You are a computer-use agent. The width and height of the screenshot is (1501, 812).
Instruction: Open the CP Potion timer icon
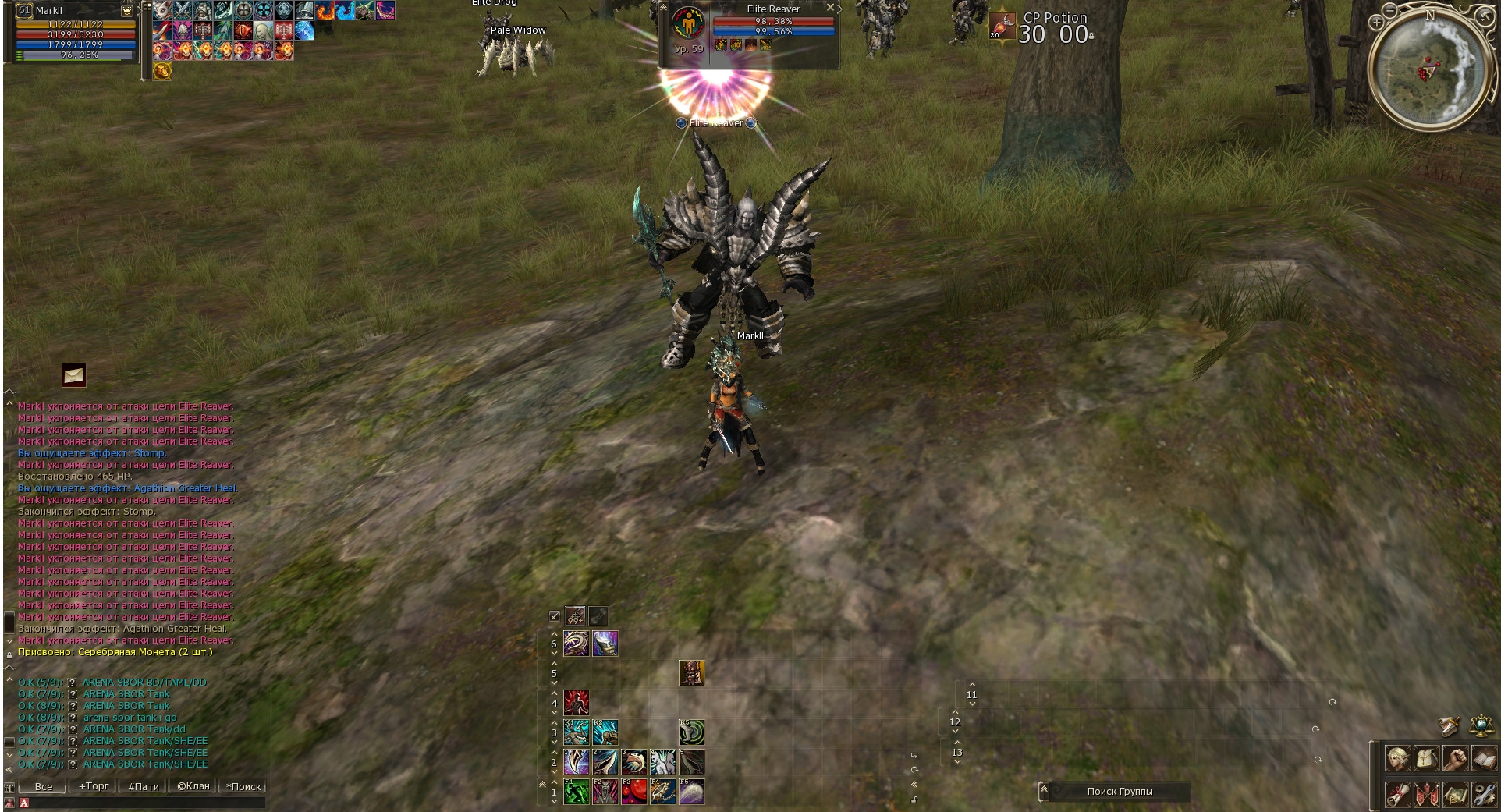point(1002,26)
